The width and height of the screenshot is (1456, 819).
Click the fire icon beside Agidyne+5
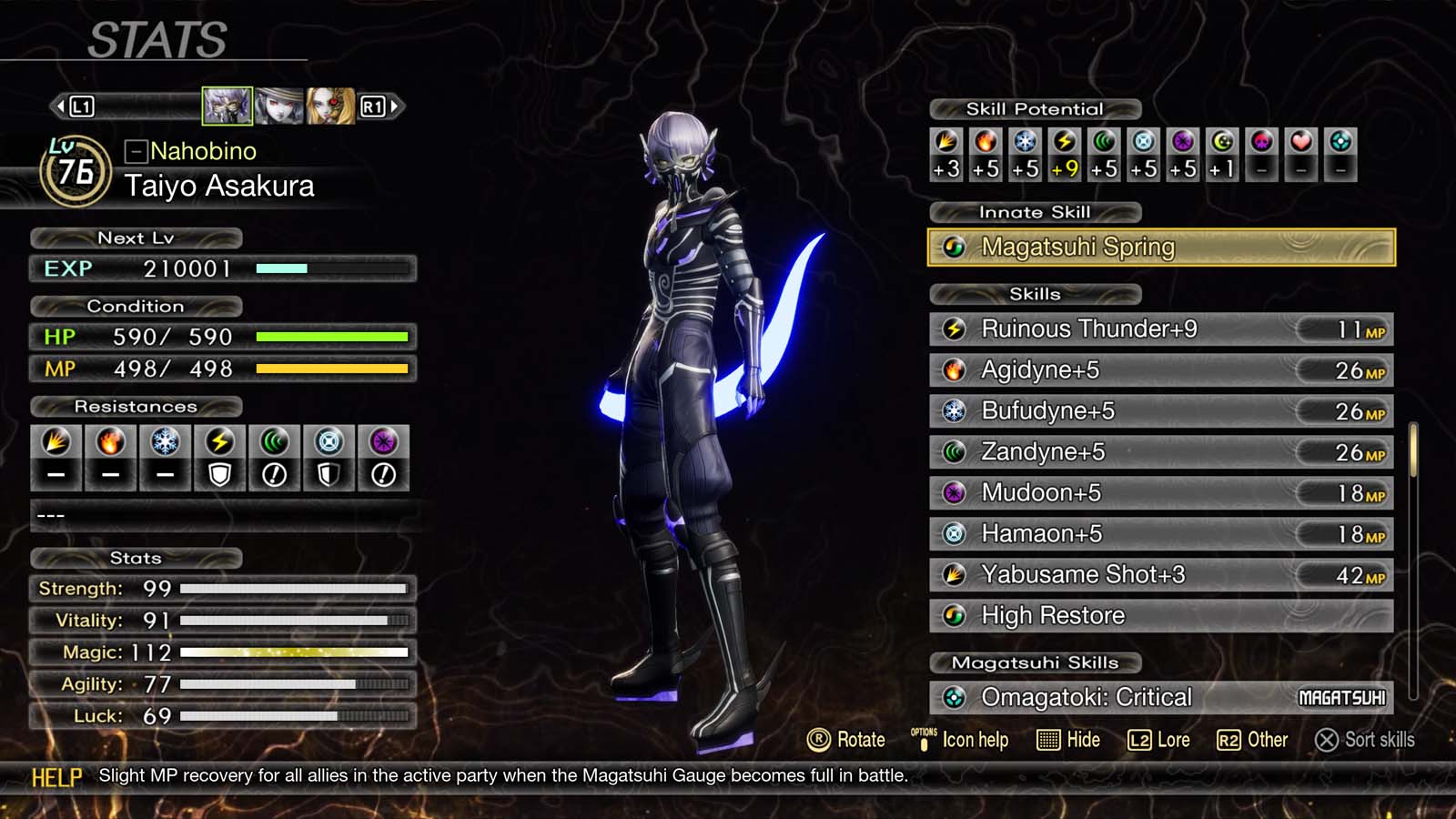(x=955, y=369)
